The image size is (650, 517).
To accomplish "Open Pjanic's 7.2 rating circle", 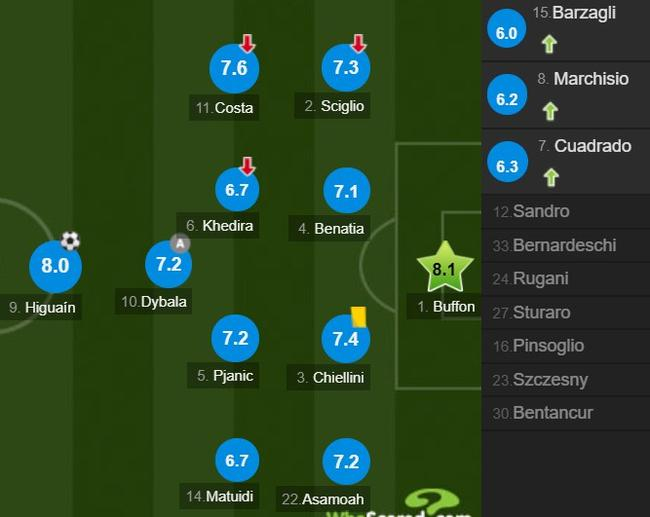I will tap(235, 339).
